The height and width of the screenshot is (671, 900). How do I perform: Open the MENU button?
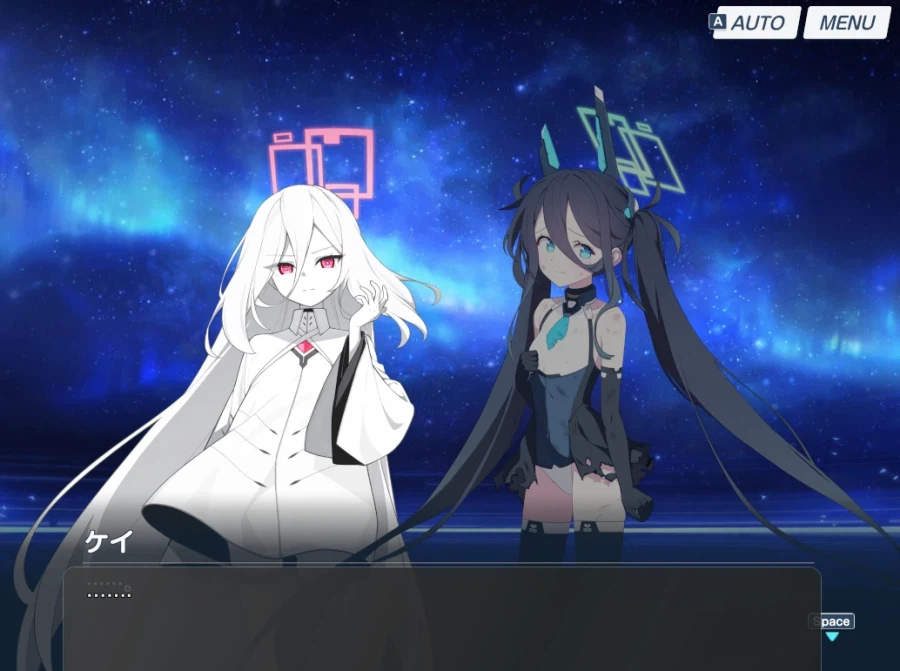pyautogui.click(x=846, y=22)
